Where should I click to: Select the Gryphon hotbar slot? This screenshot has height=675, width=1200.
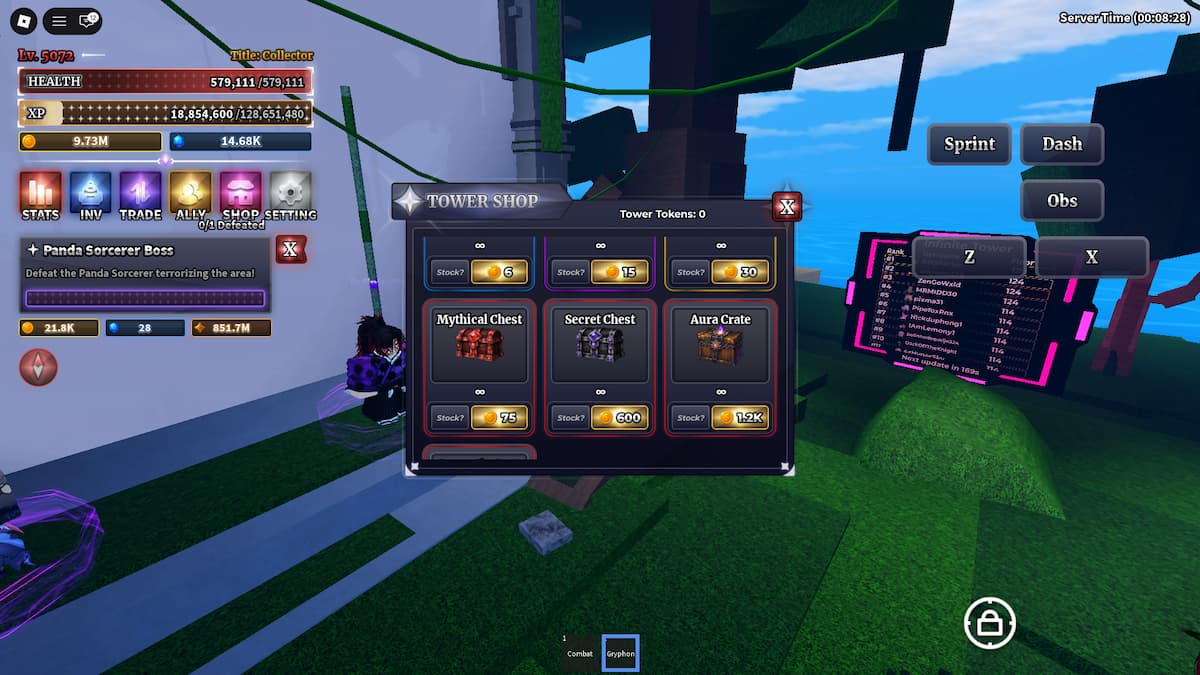coord(620,653)
